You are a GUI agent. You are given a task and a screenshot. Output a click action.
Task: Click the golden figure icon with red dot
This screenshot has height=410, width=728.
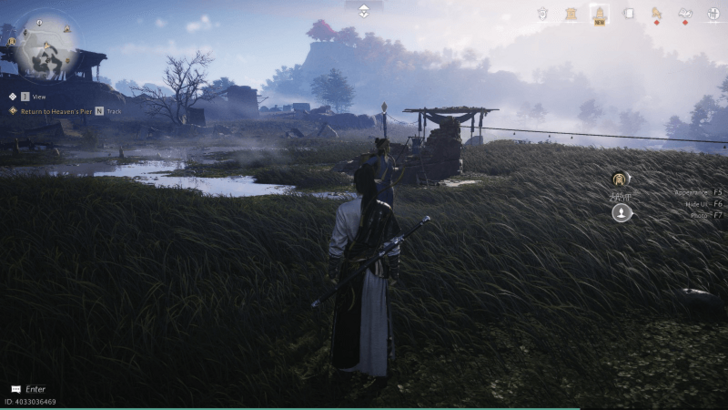click(657, 13)
